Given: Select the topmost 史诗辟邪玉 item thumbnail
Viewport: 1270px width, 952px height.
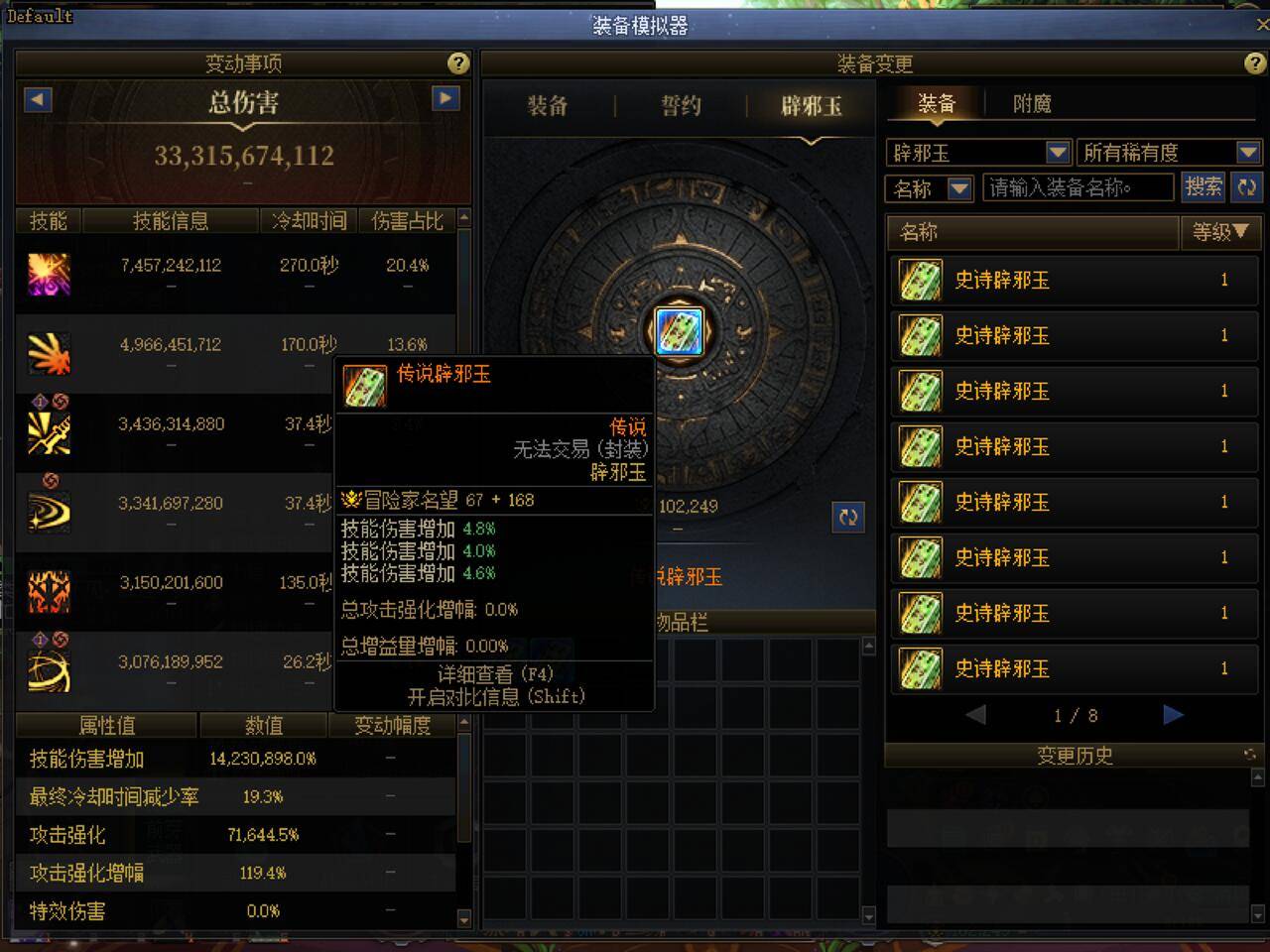Looking at the screenshot, I should tap(919, 281).
